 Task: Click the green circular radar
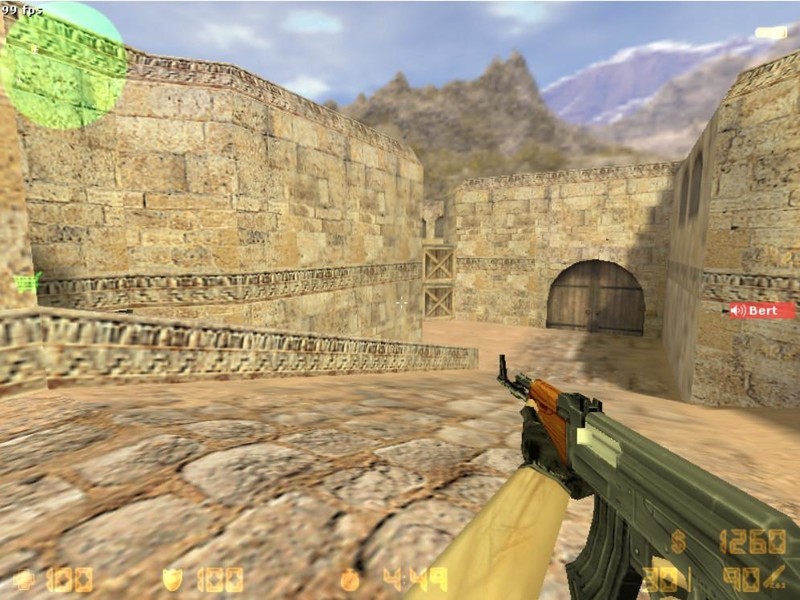62,66
